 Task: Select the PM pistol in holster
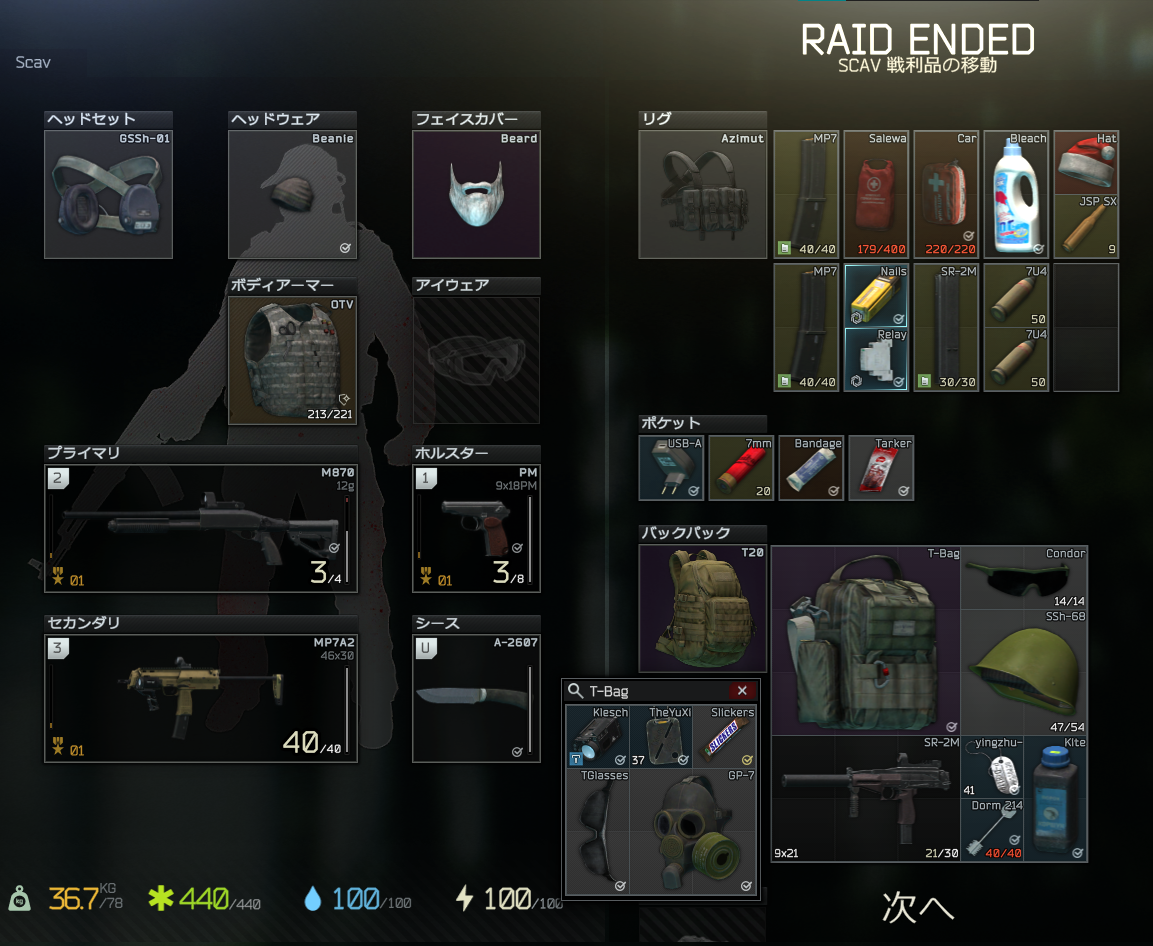coord(476,527)
